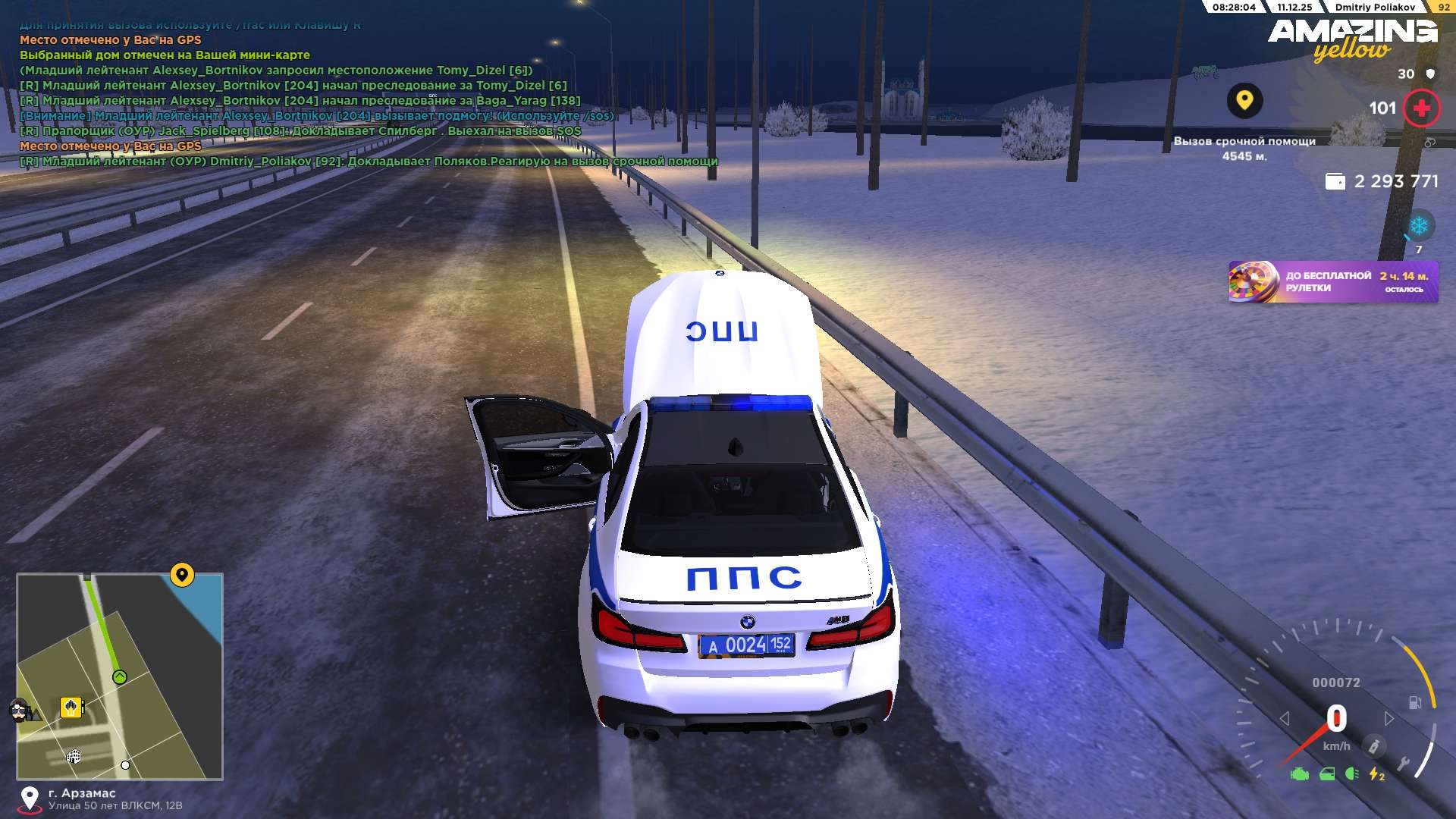The image size is (1456, 819).
Task: Click the yellow emergency call GPS marker icon
Action: tap(1244, 100)
